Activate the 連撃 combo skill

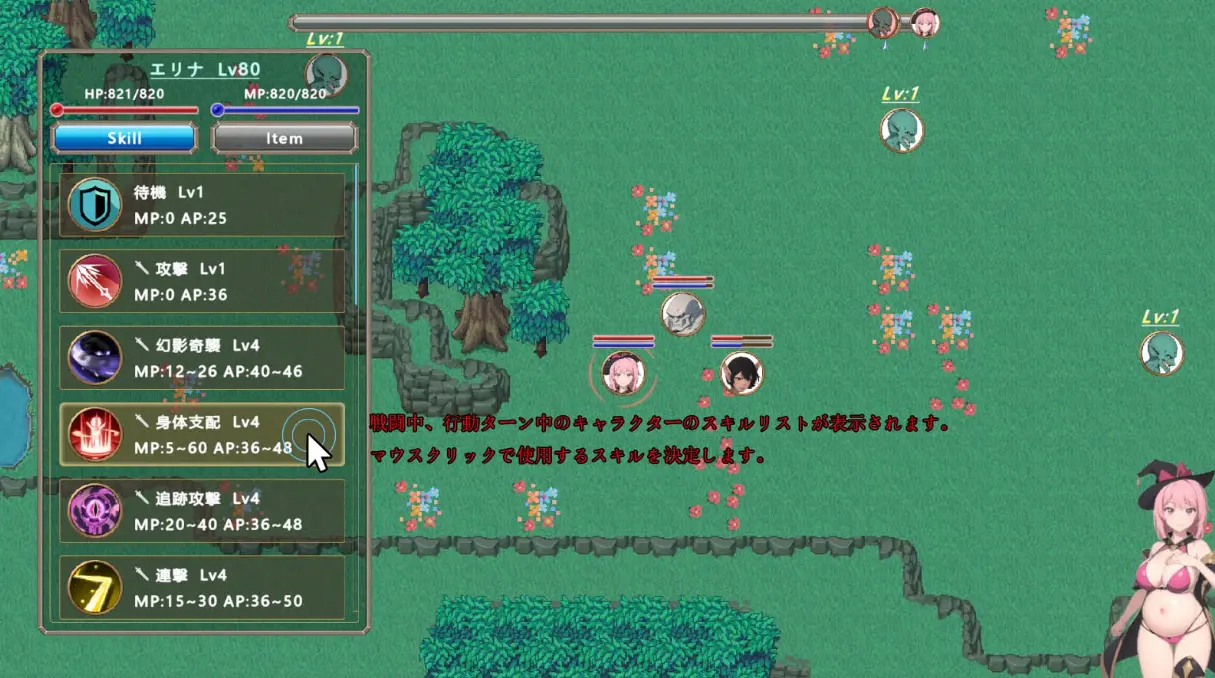coord(202,588)
